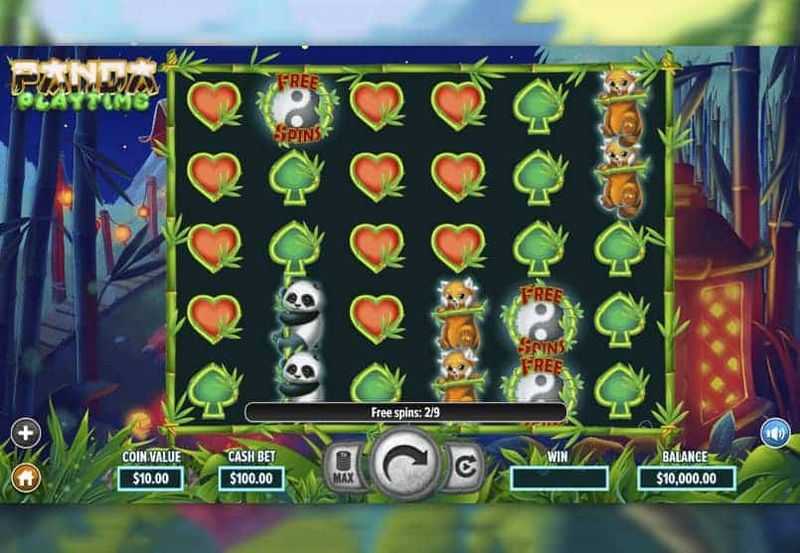Image resolution: width=800 pixels, height=553 pixels.
Task: Turn on autoplay spins
Action: [464, 467]
